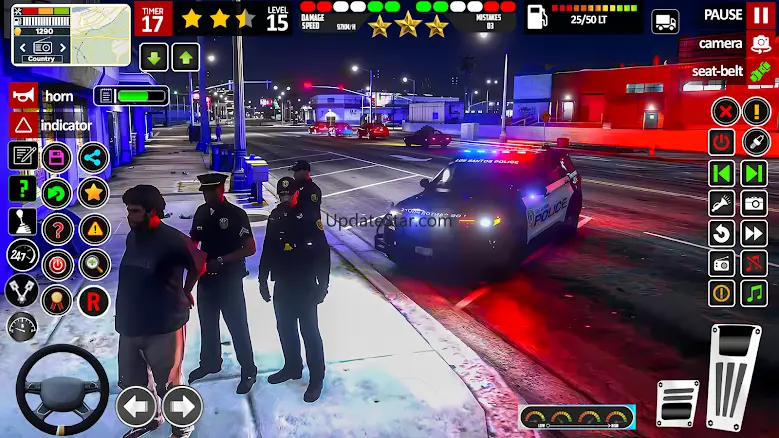Select the gold star icon
The height and width of the screenshot is (438, 779).
(94, 192)
